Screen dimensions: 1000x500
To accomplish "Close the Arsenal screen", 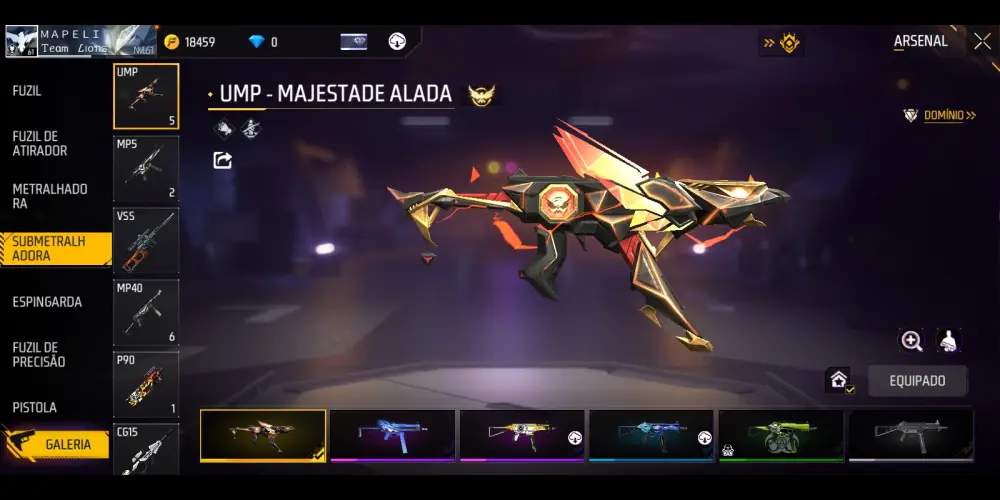I will pos(982,41).
